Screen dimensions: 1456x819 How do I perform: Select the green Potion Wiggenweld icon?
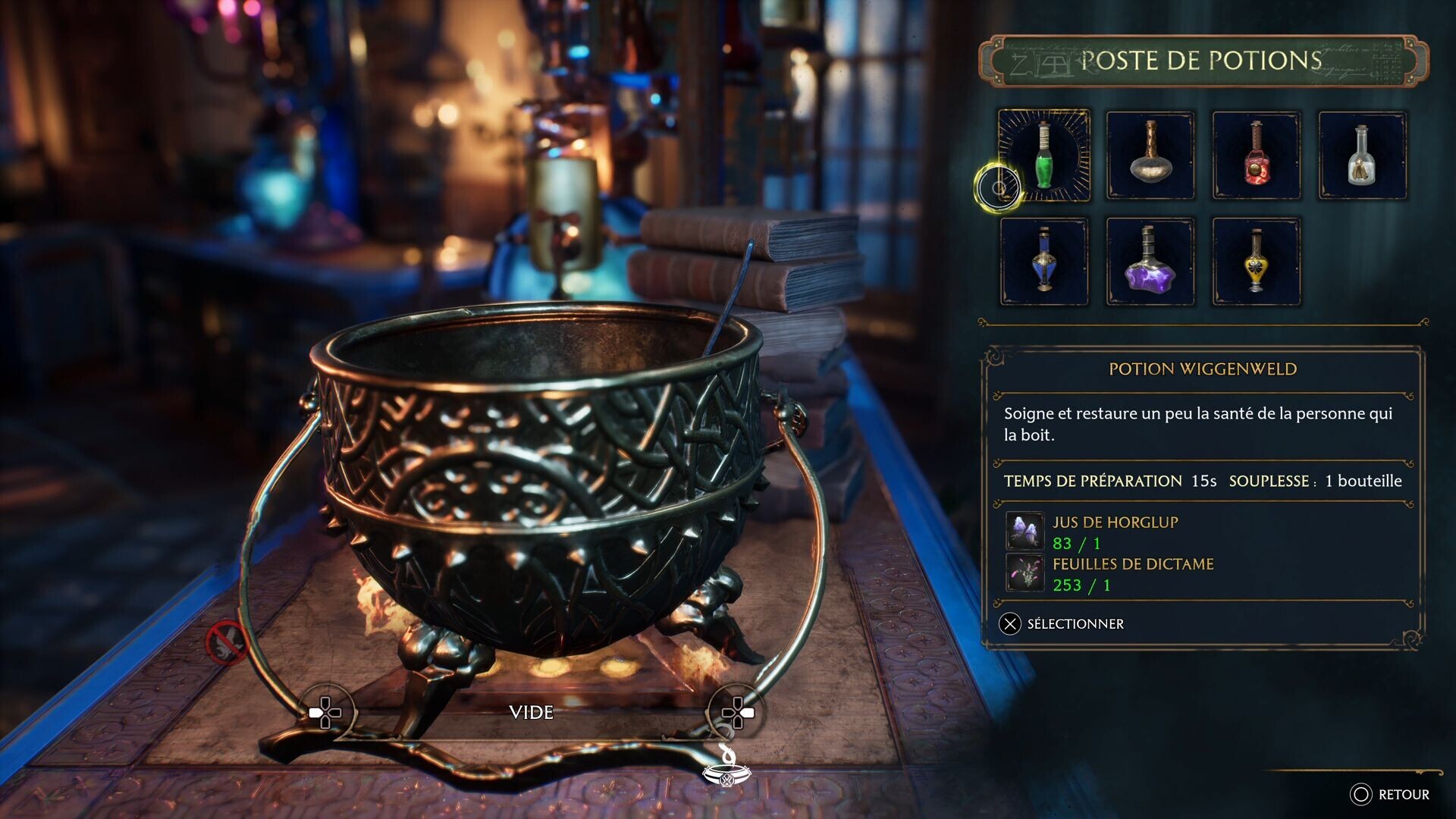tap(1045, 157)
